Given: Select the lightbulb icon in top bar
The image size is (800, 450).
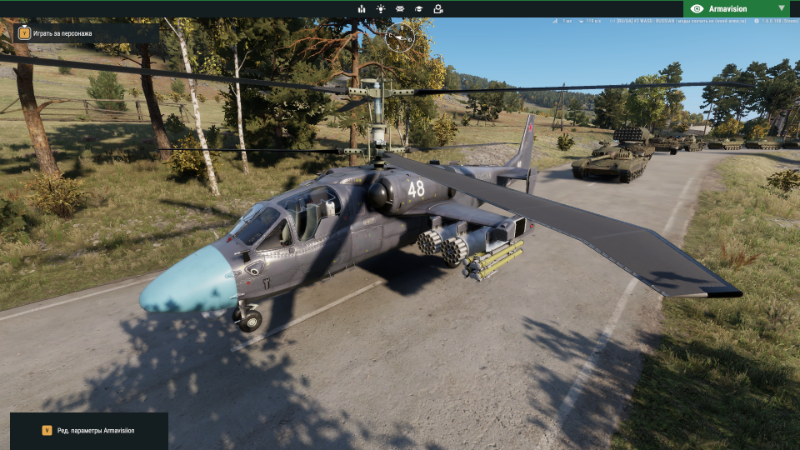Looking at the screenshot, I should pyautogui.click(x=380, y=9).
